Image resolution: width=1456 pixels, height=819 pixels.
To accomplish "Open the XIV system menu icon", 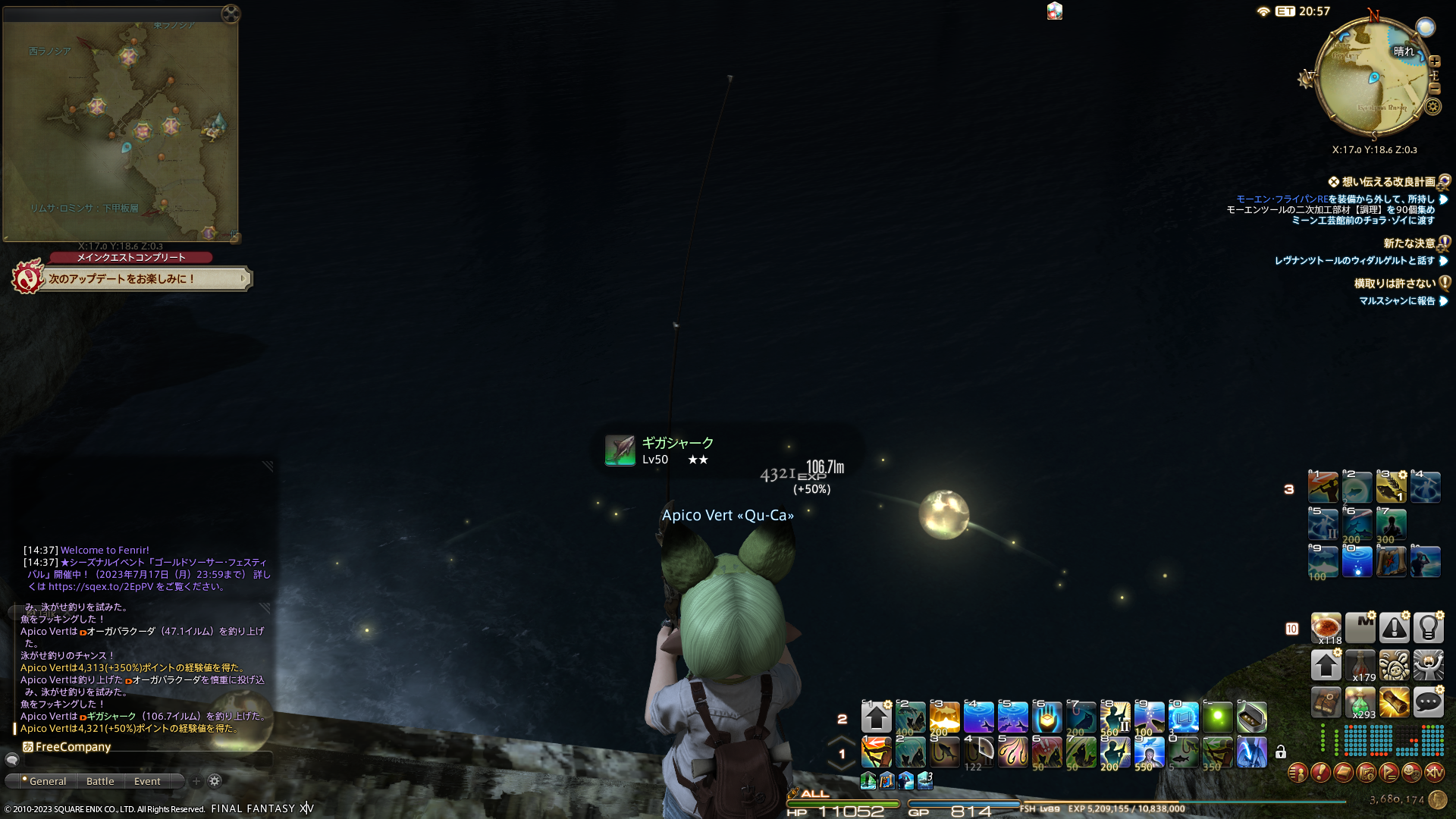I will 1434,773.
